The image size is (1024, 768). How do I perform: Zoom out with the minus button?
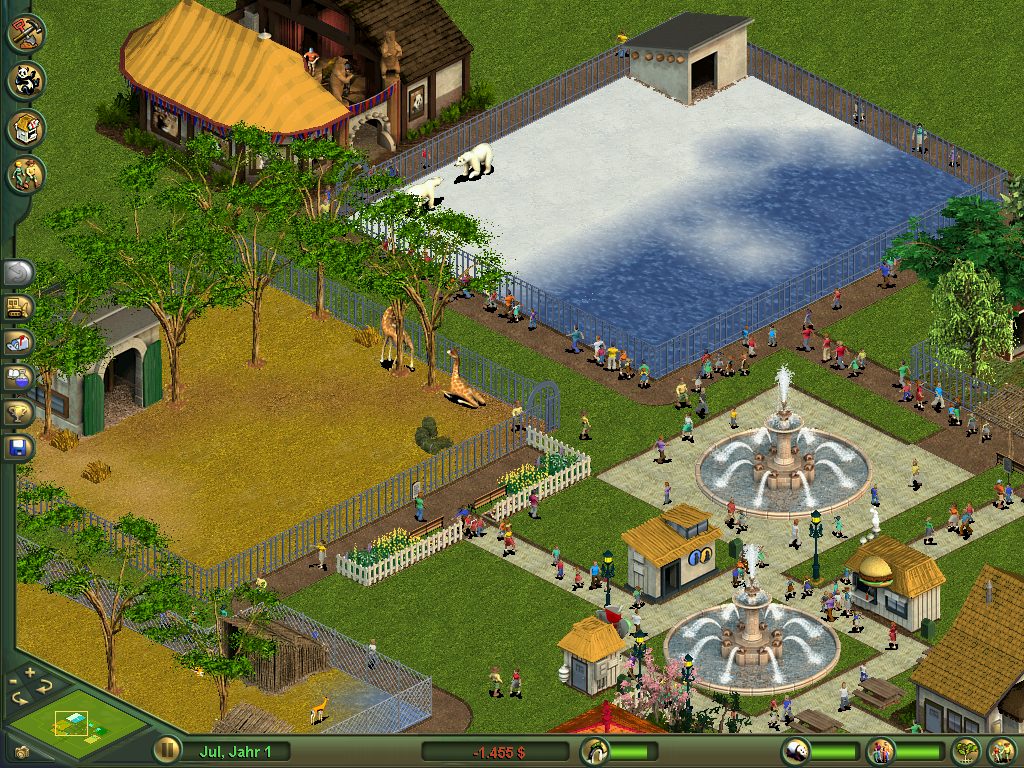coord(14,684)
